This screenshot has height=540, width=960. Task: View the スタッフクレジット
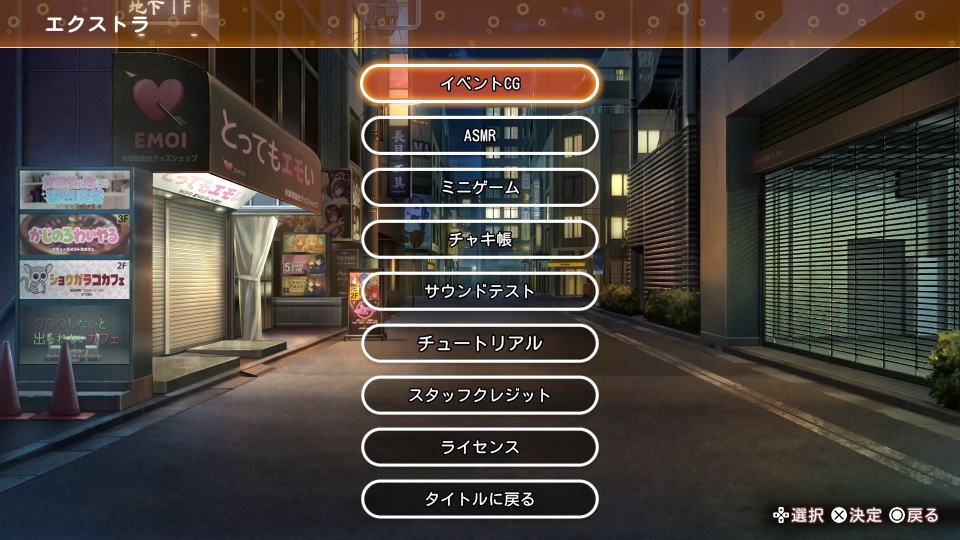click(x=479, y=395)
